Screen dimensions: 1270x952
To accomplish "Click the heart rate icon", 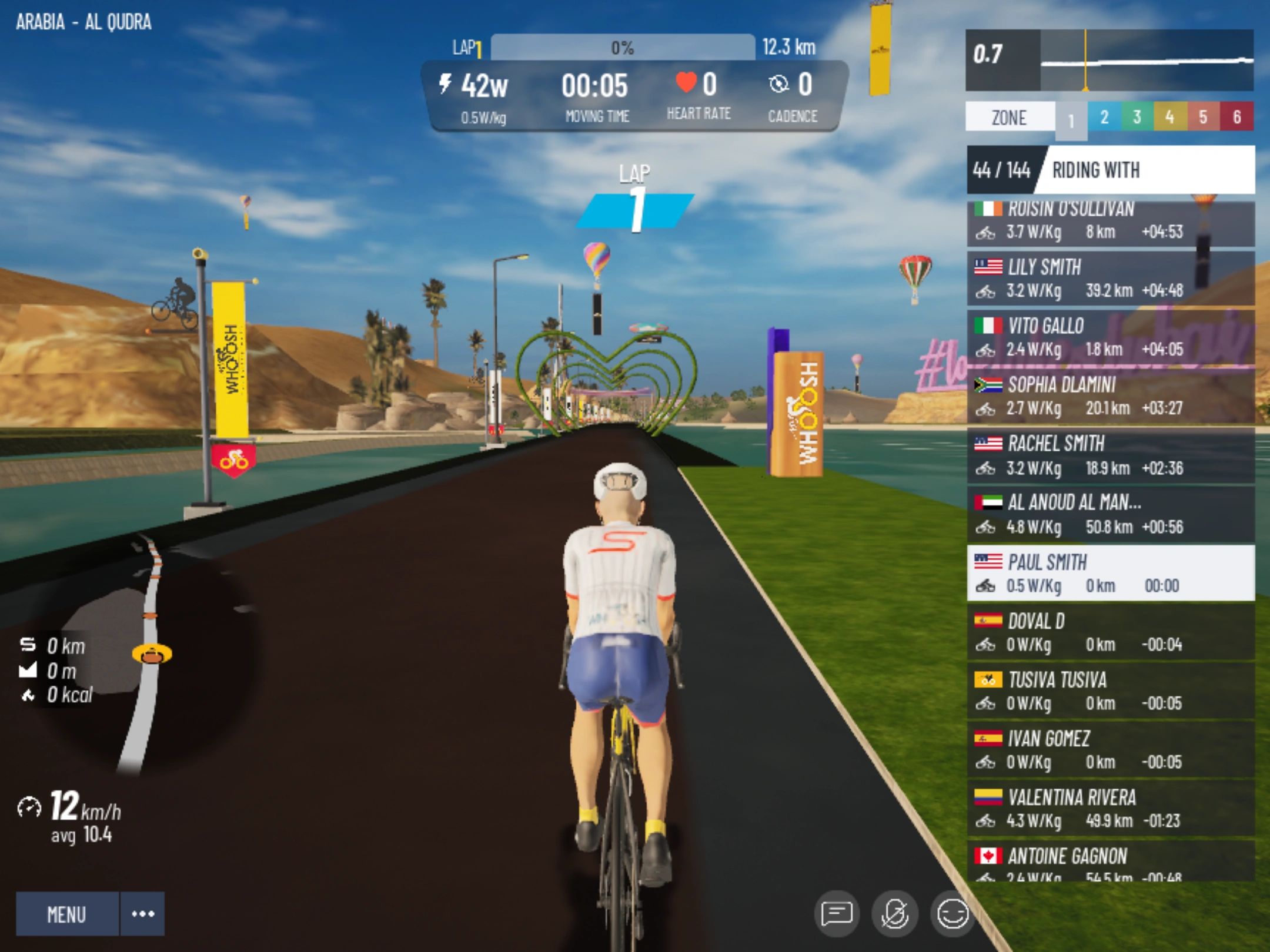I will tap(686, 82).
